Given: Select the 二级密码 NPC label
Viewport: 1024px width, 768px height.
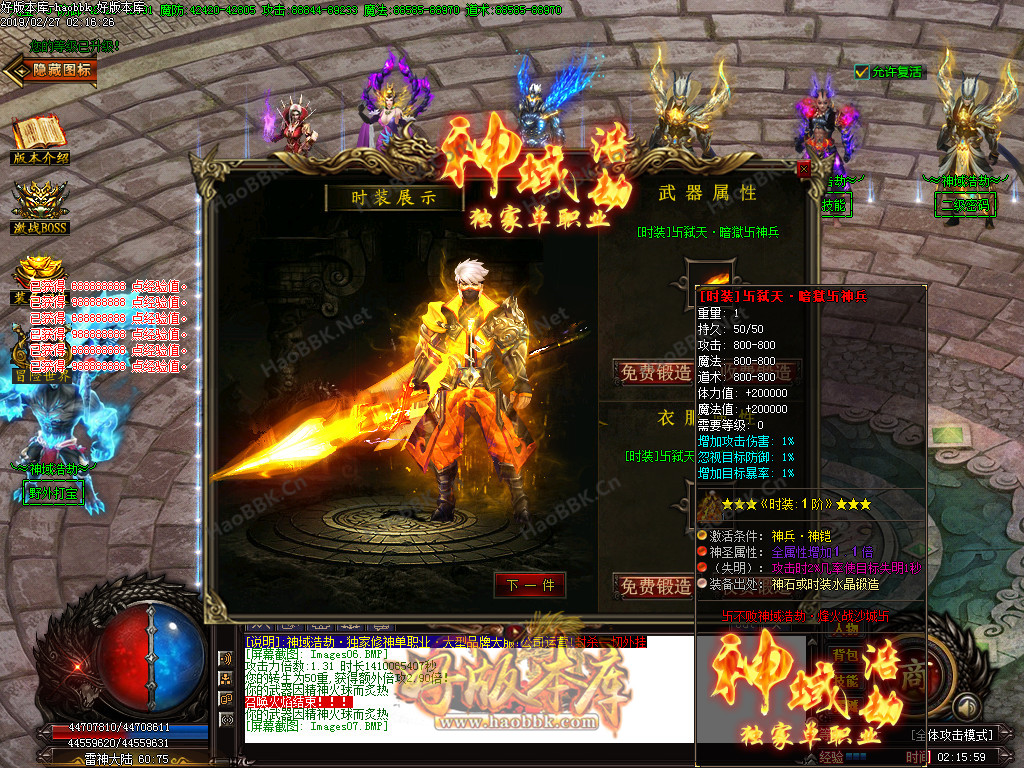Looking at the screenshot, I should [x=965, y=206].
